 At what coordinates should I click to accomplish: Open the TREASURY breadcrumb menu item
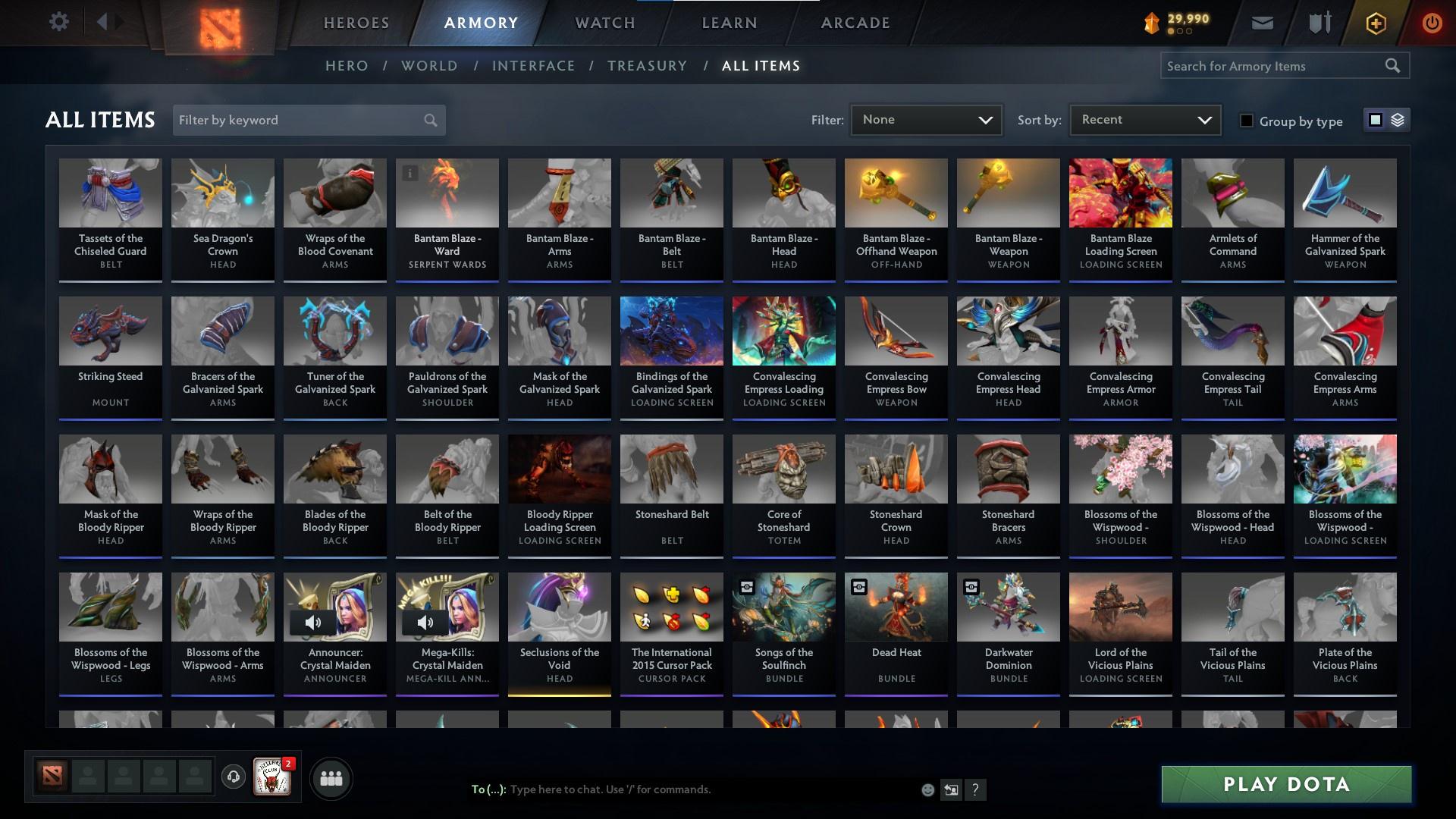pyautogui.click(x=647, y=66)
